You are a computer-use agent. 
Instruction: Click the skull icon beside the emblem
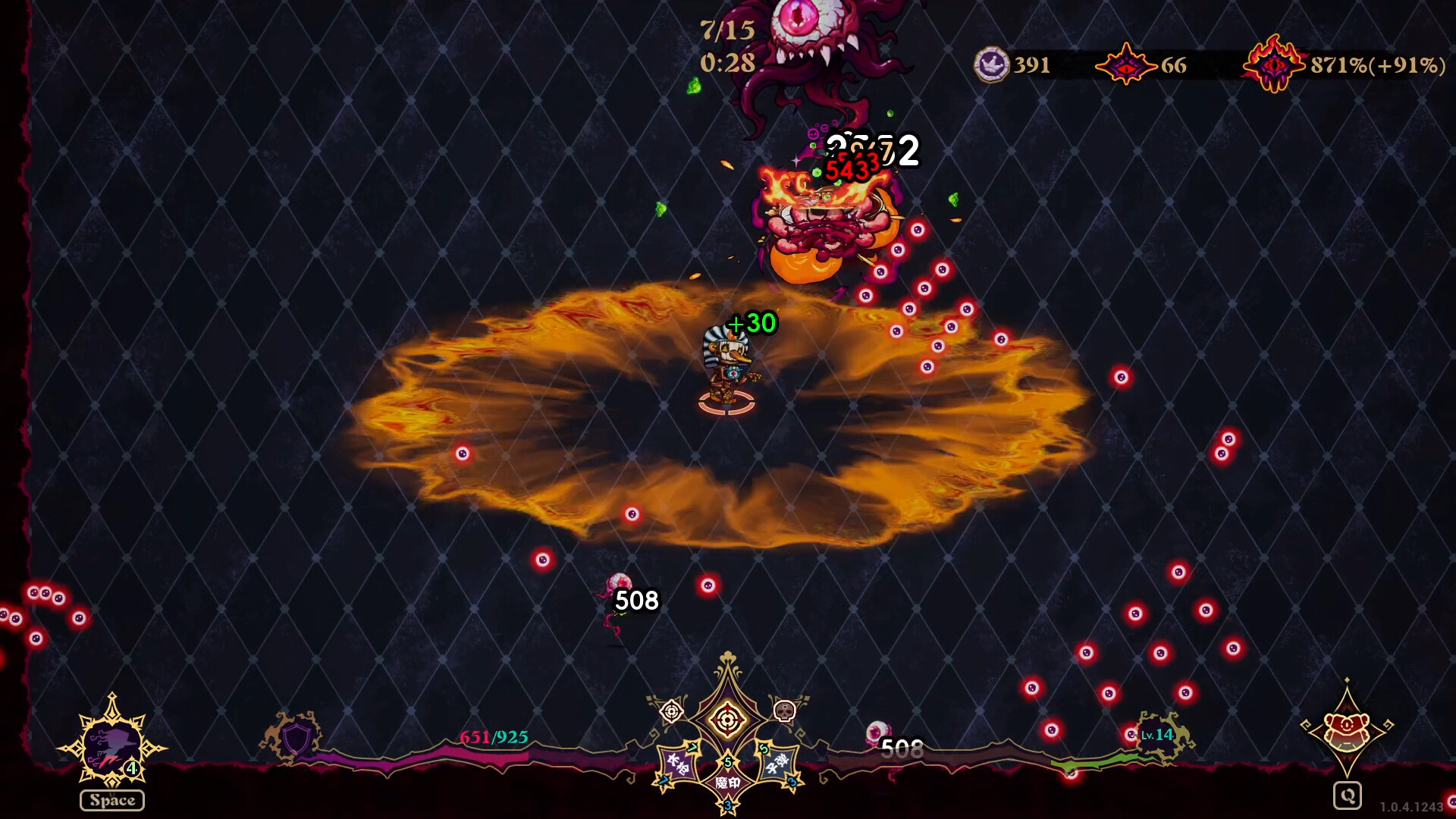point(784,711)
